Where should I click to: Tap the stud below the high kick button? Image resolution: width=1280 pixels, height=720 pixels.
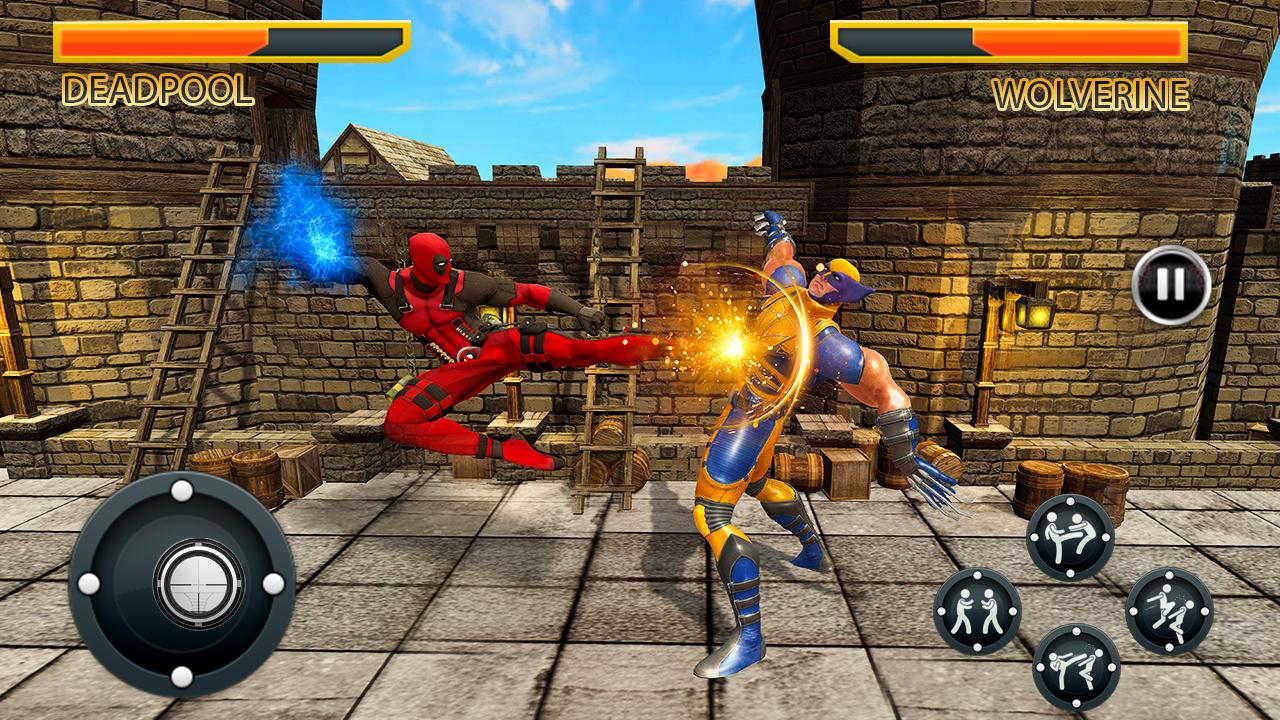click(1071, 572)
